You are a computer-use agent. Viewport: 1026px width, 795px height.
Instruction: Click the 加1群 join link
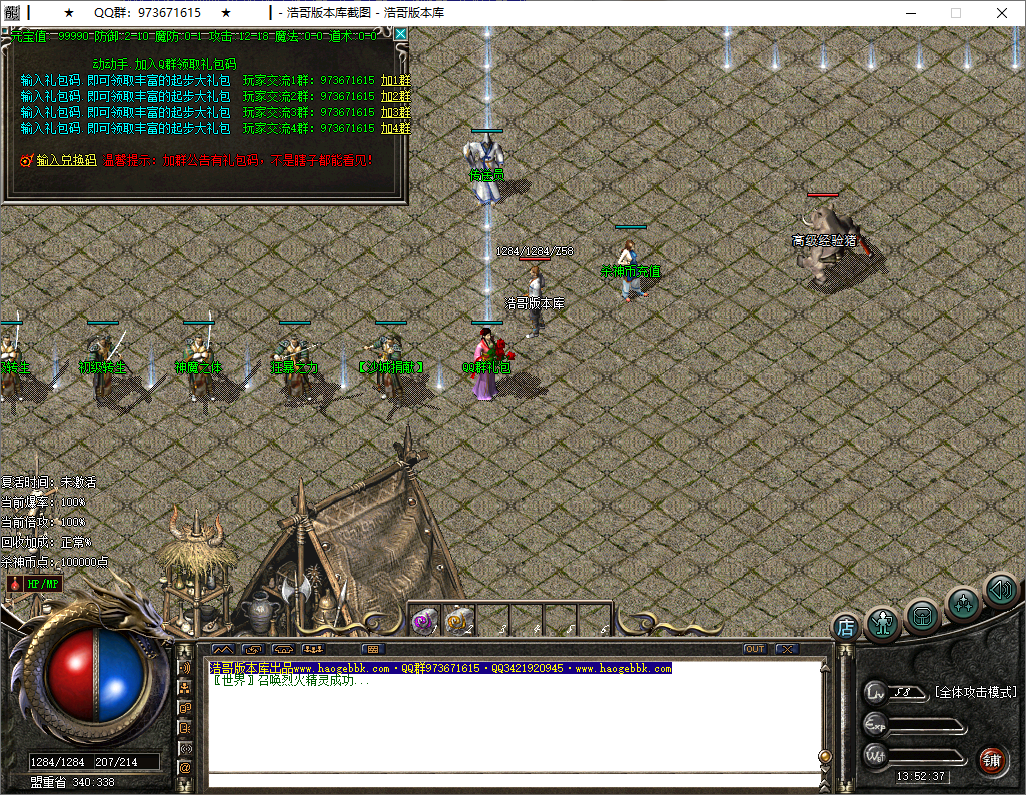point(395,80)
